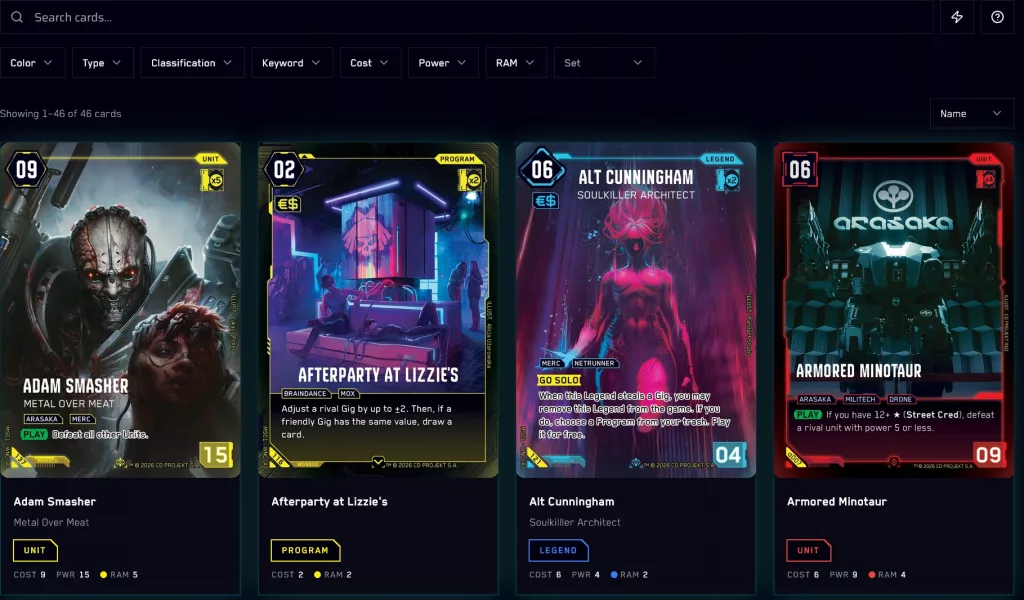Change the Name sort order dropdown

pyautogui.click(x=971, y=114)
